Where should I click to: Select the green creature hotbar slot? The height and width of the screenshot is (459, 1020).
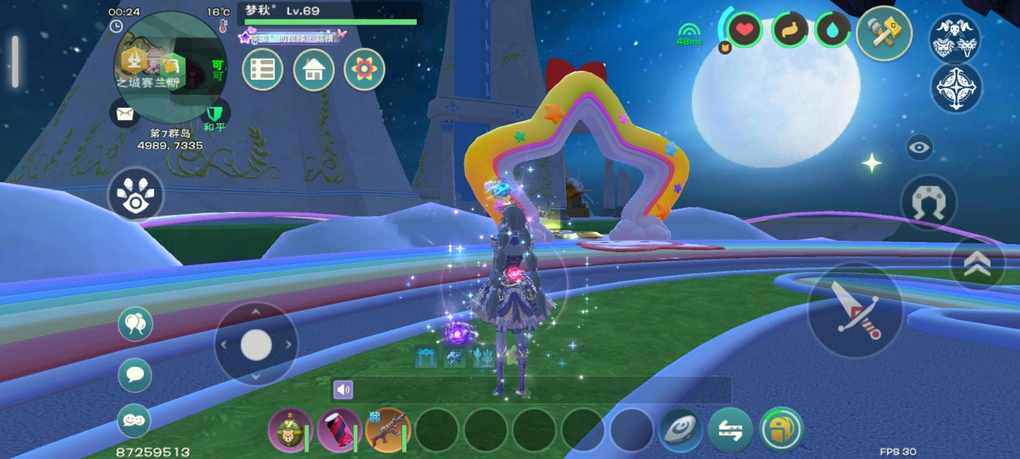tap(290, 430)
